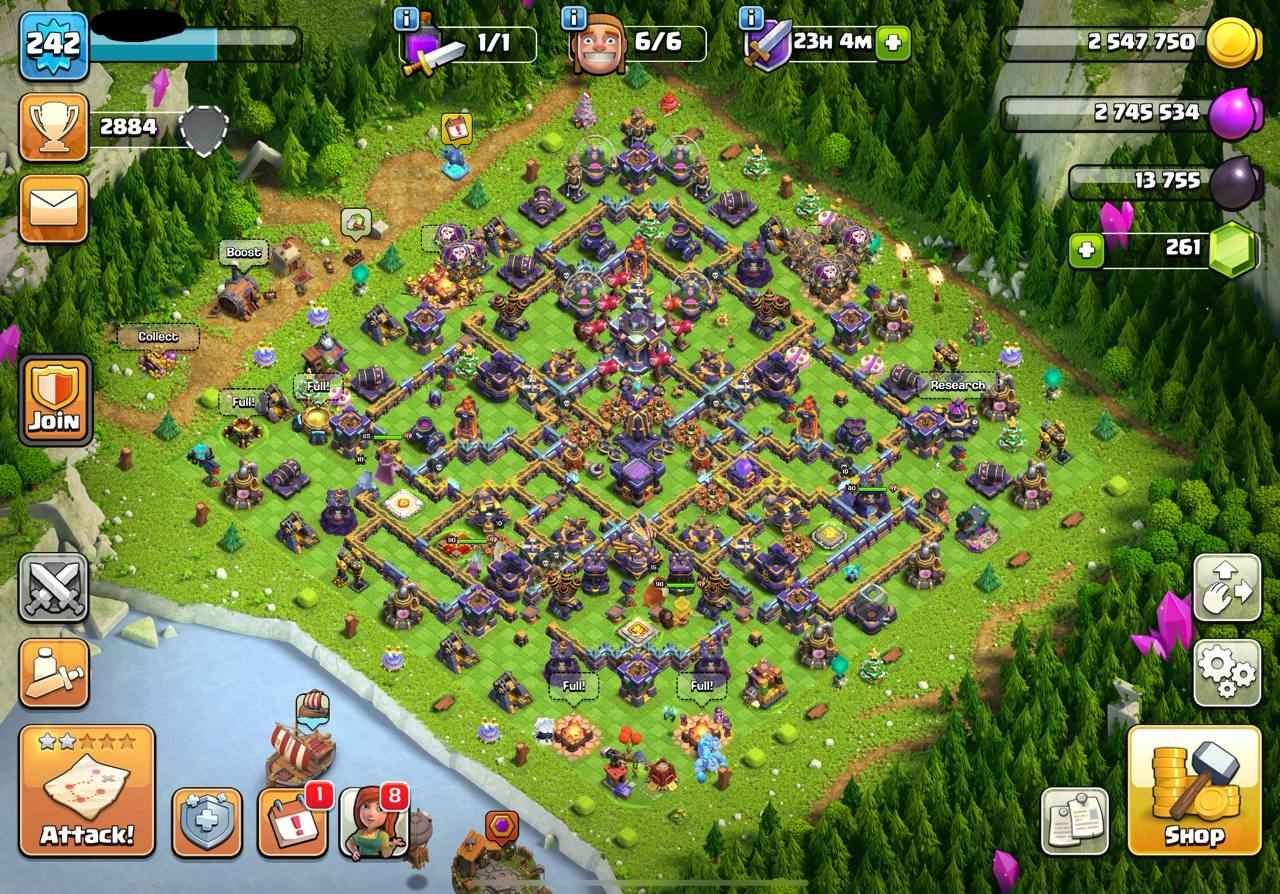Tap the Attack! map button
Screen dimensions: 1280x894
86,790
